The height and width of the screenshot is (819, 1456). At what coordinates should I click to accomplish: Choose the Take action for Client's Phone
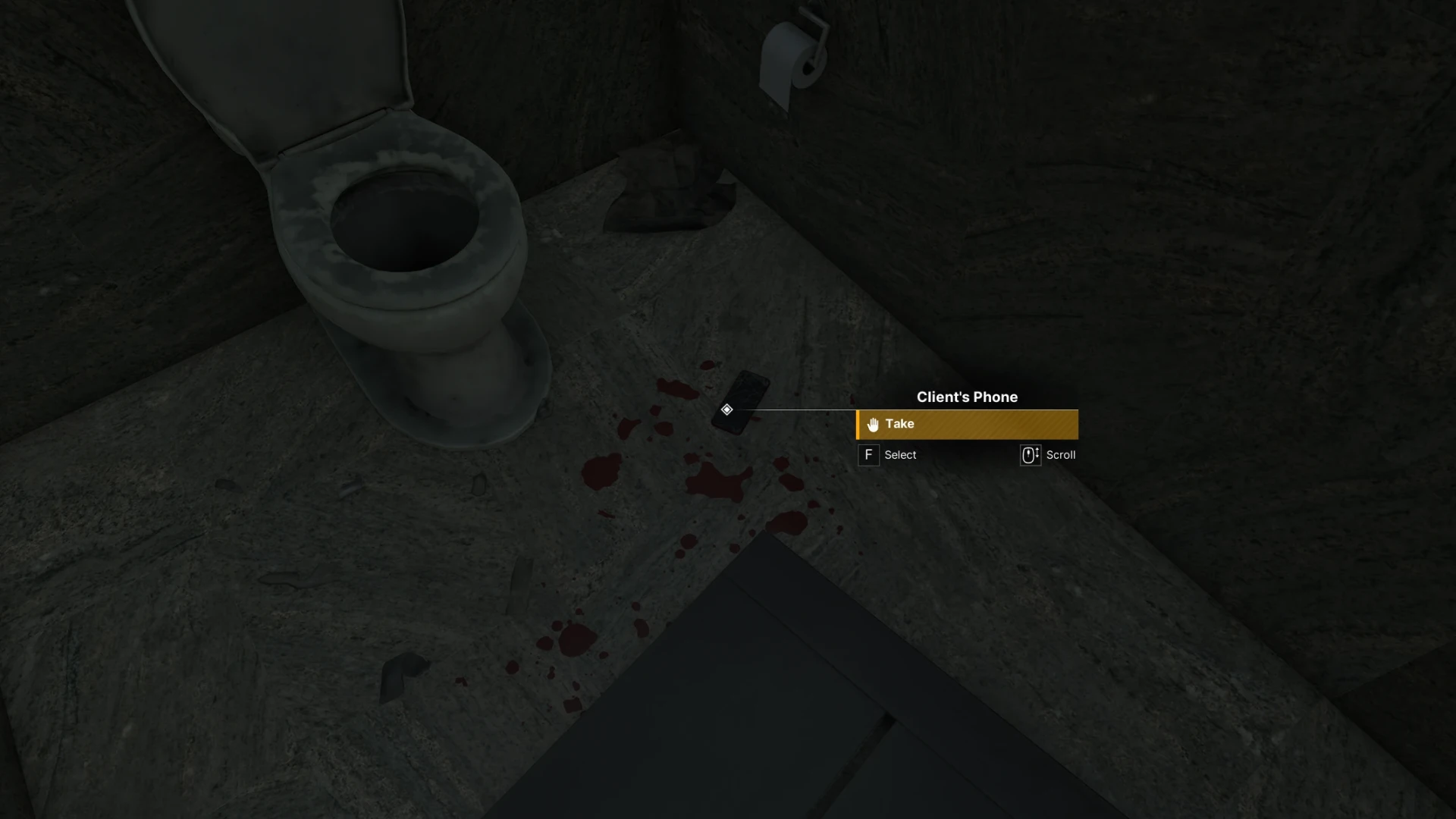tap(966, 425)
